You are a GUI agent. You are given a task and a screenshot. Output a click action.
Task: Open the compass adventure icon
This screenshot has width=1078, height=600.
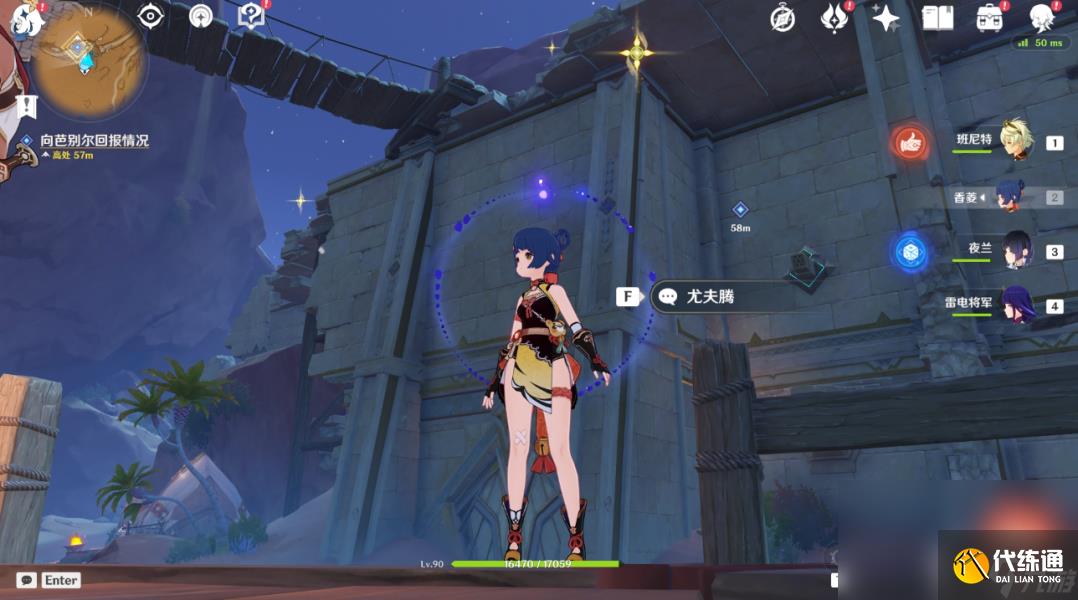pyautogui.click(x=783, y=18)
